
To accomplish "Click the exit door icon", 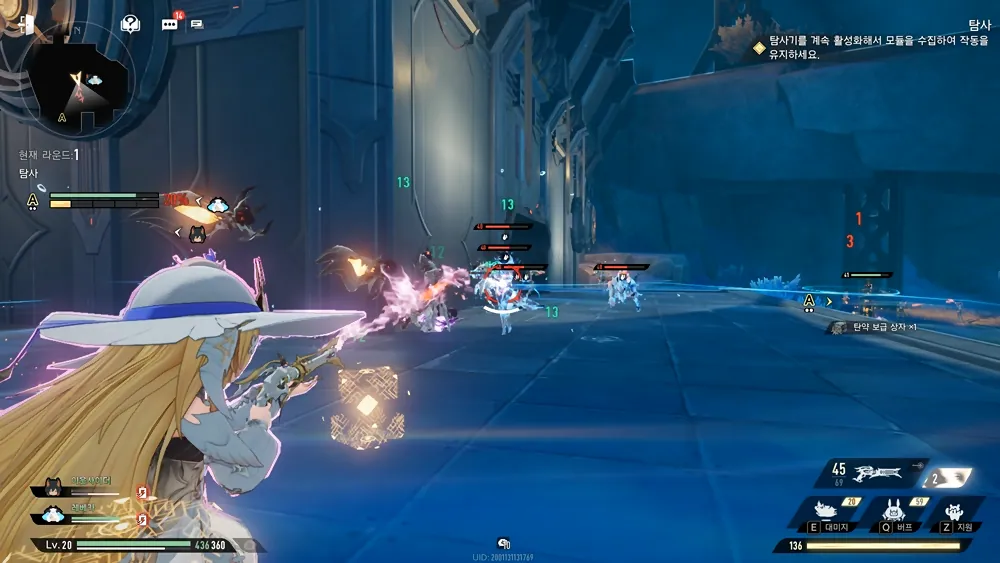I will click(25, 25).
